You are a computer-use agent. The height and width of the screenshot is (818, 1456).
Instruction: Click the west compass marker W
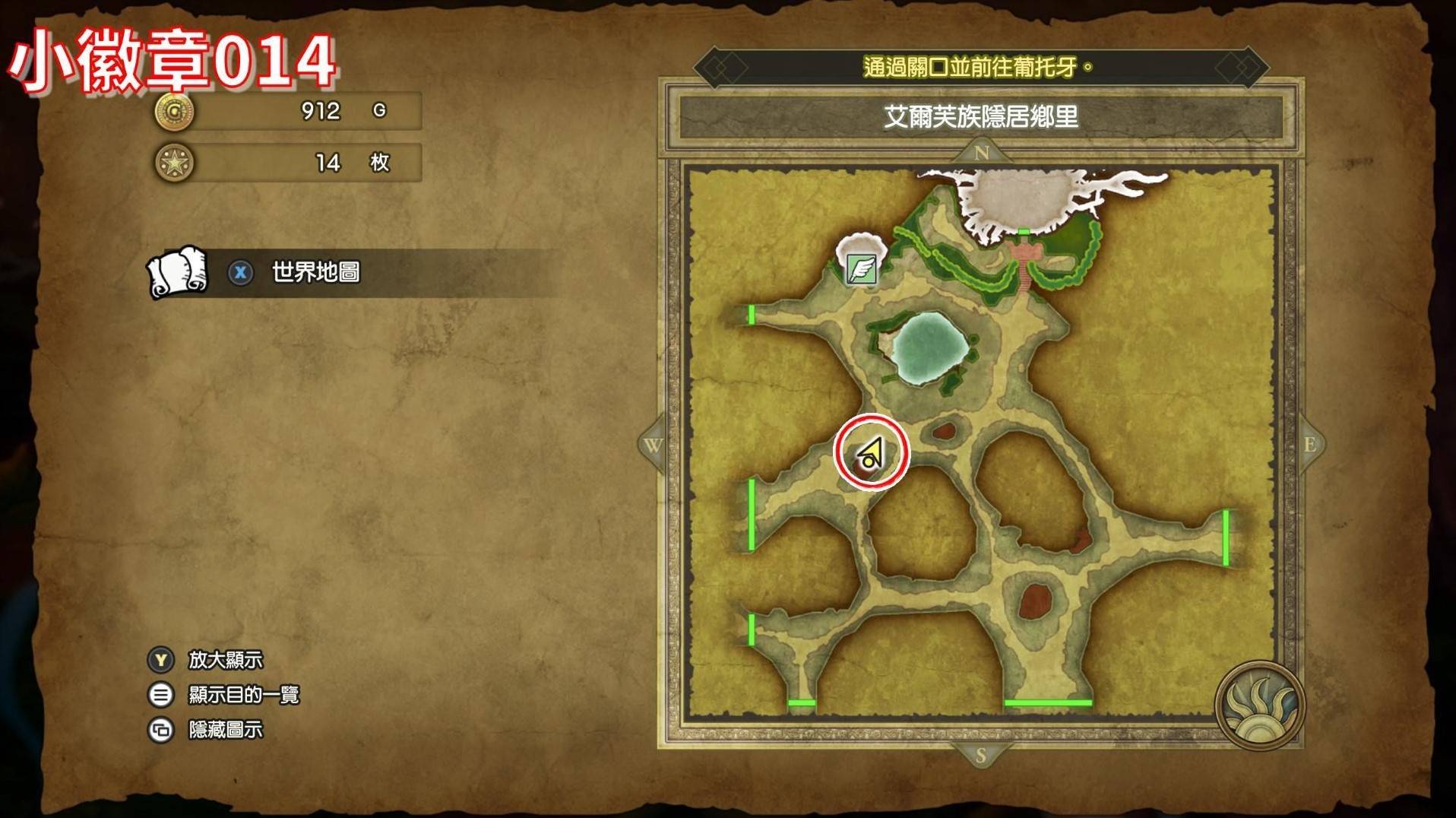point(653,445)
